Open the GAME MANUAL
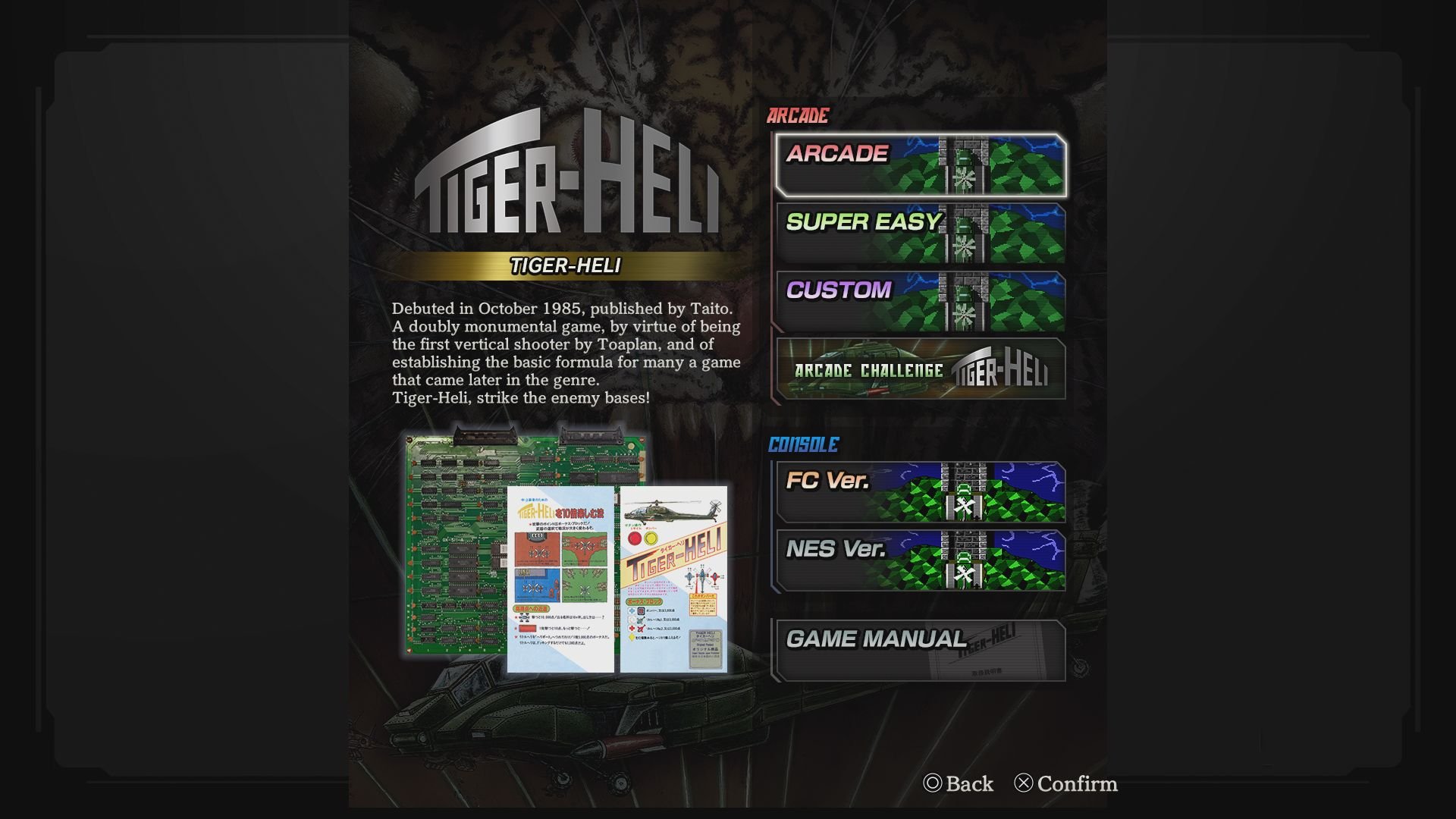 click(920, 650)
